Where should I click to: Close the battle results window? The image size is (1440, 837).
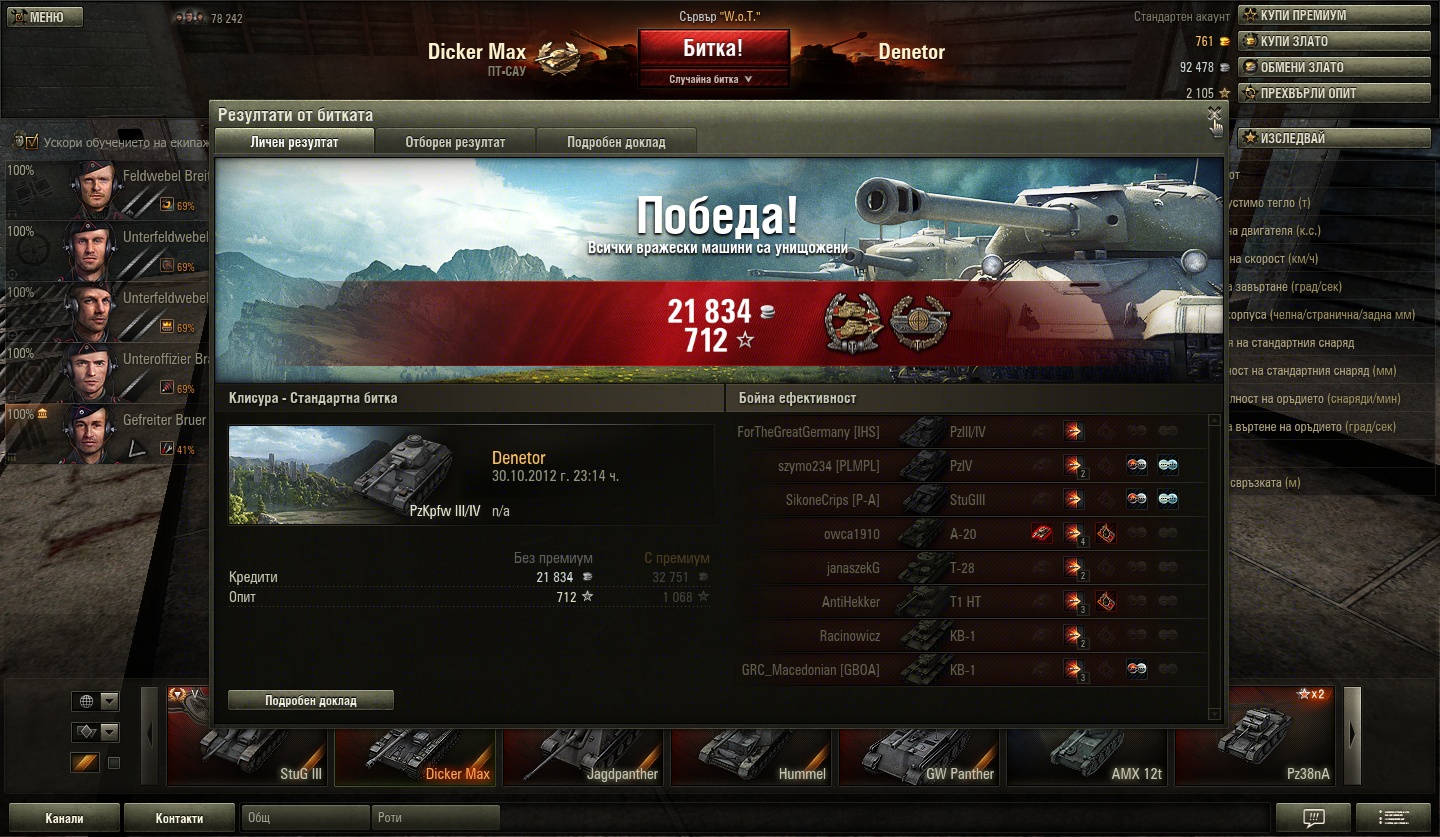[x=1214, y=114]
